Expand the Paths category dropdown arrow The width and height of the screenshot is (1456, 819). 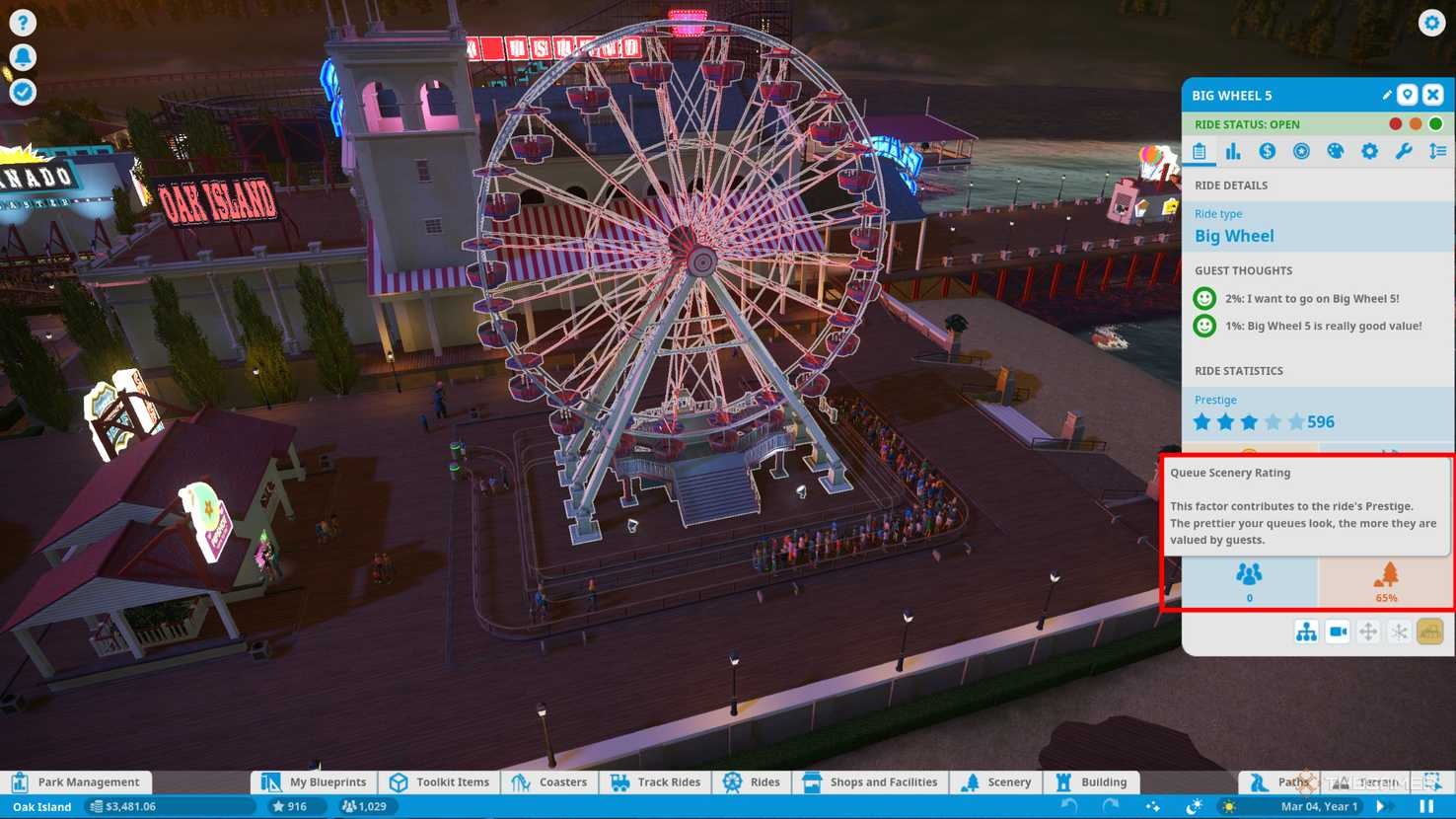pos(1313,782)
